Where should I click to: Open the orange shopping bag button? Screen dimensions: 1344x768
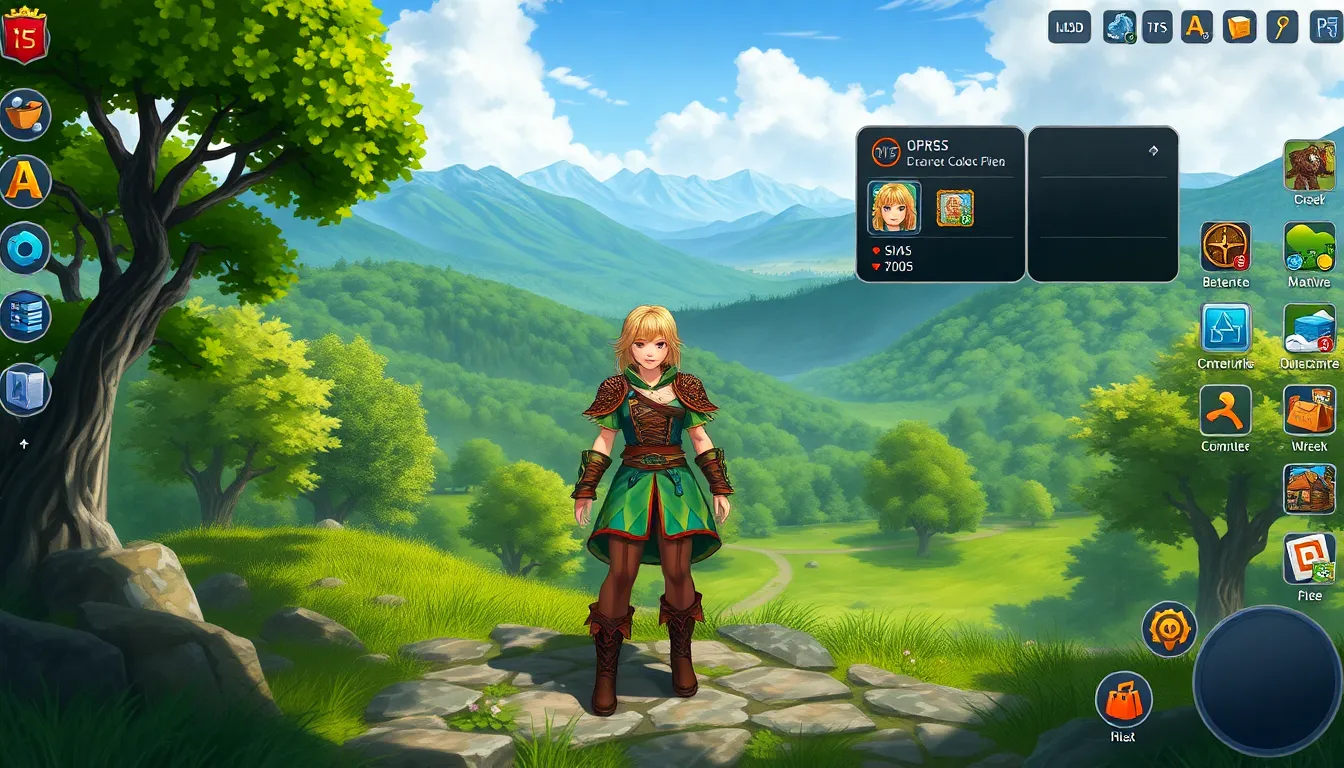[1123, 697]
